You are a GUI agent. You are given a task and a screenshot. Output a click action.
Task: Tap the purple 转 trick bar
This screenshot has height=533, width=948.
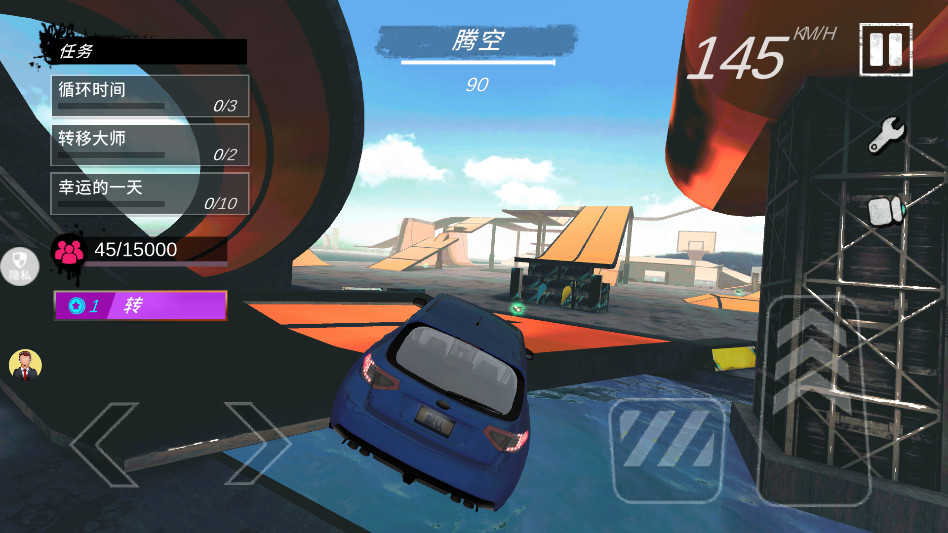pos(140,306)
